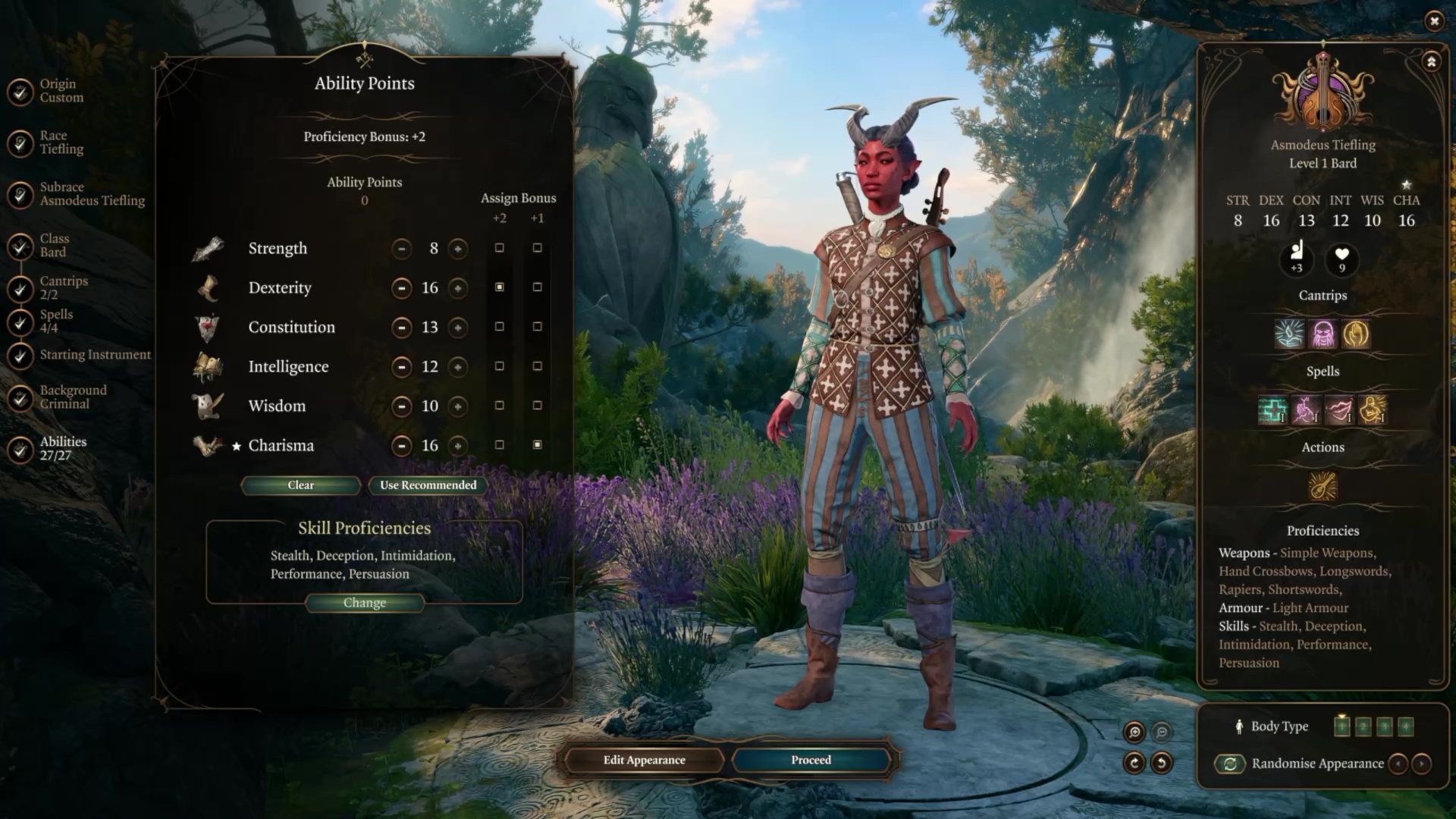Open the Race selection step
This screenshot has width=1456, height=819.
pyautogui.click(x=45, y=143)
